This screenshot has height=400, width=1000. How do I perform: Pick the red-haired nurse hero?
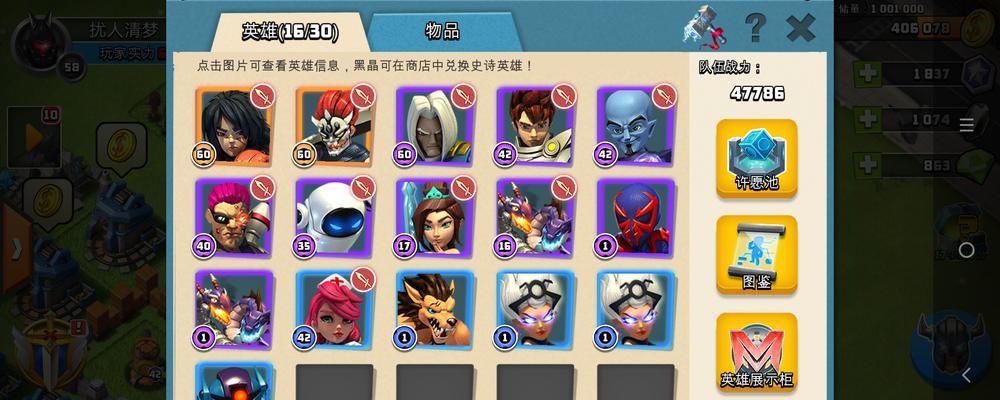pos(334,310)
